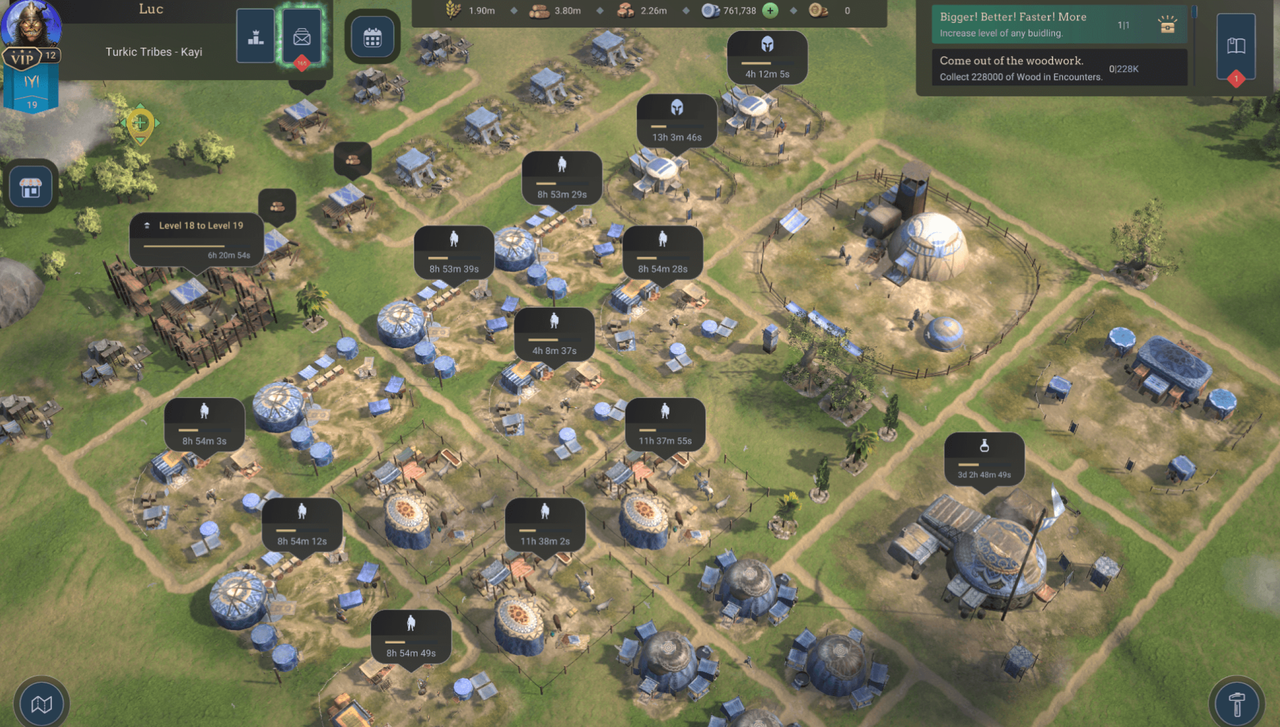
Task: Open the player avatar profile
Action: tap(30, 23)
